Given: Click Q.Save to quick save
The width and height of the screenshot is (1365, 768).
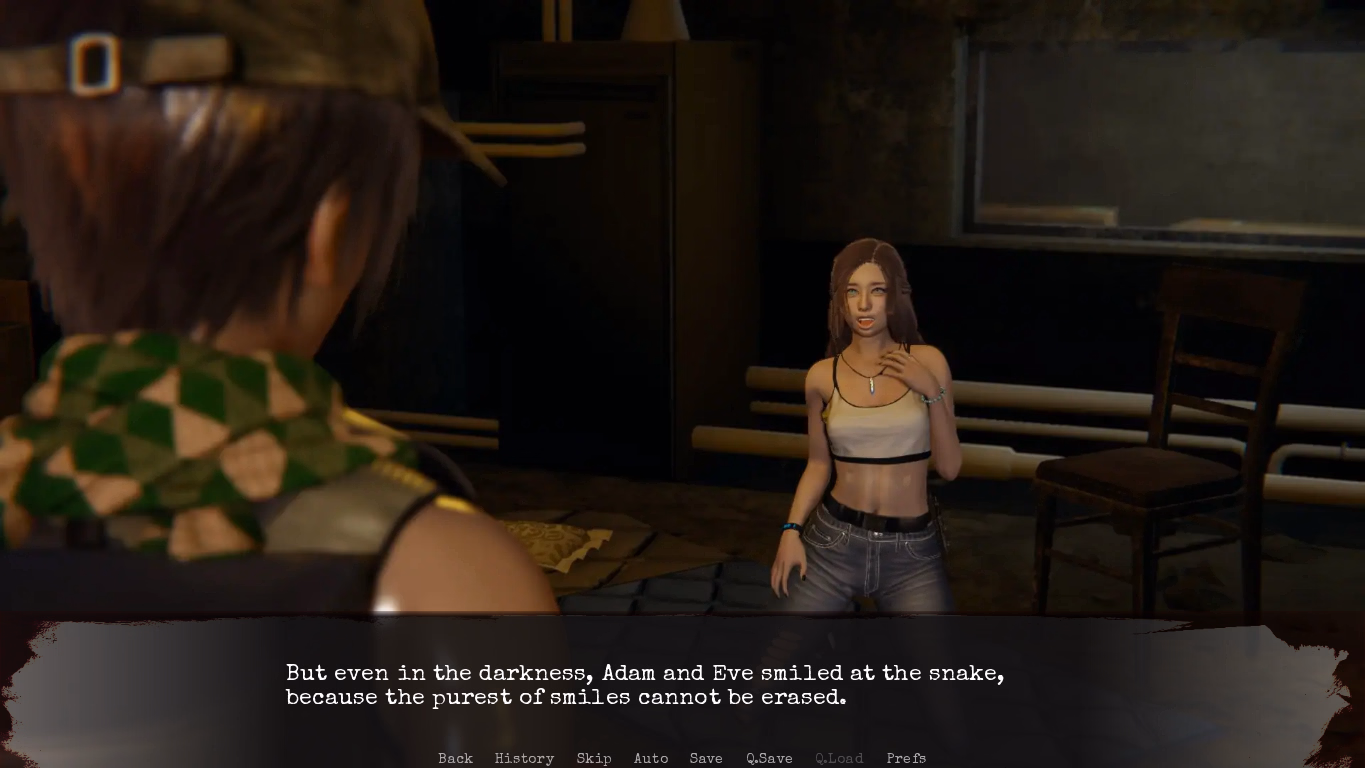Looking at the screenshot, I should click(769, 758).
